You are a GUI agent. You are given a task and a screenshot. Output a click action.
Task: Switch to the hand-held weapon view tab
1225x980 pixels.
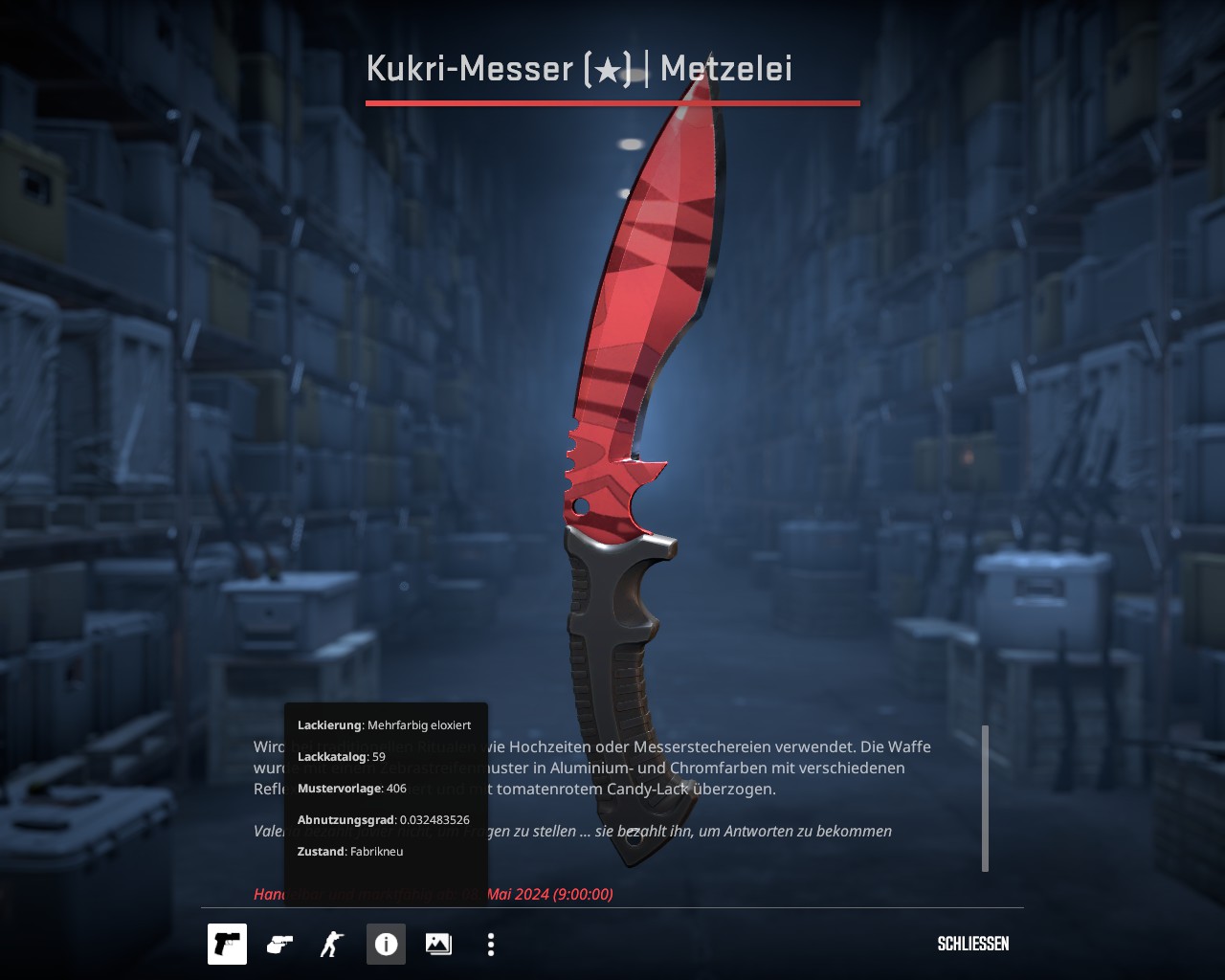coord(278,944)
